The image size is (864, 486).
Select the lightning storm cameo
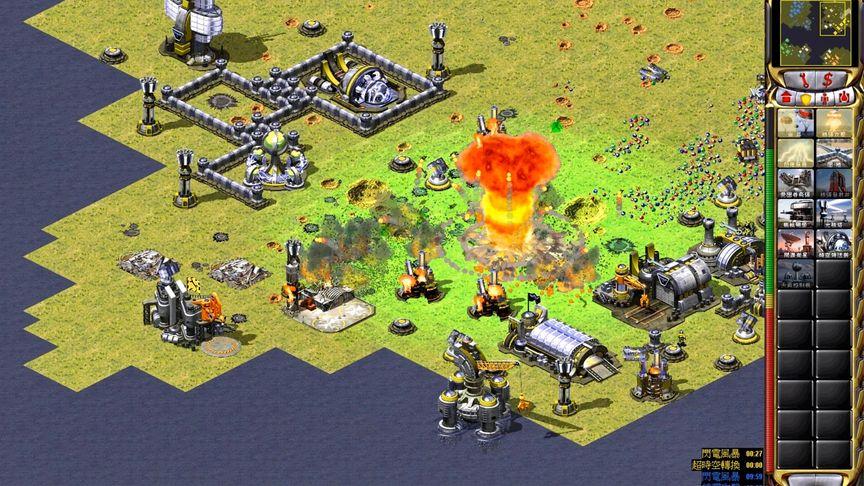tap(797, 153)
